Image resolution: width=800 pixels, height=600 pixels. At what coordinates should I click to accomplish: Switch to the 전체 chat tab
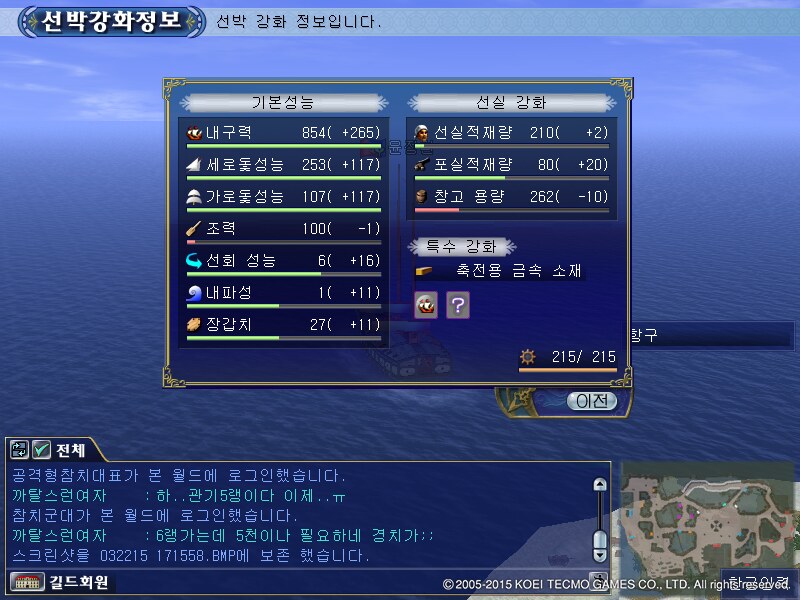coord(70,449)
